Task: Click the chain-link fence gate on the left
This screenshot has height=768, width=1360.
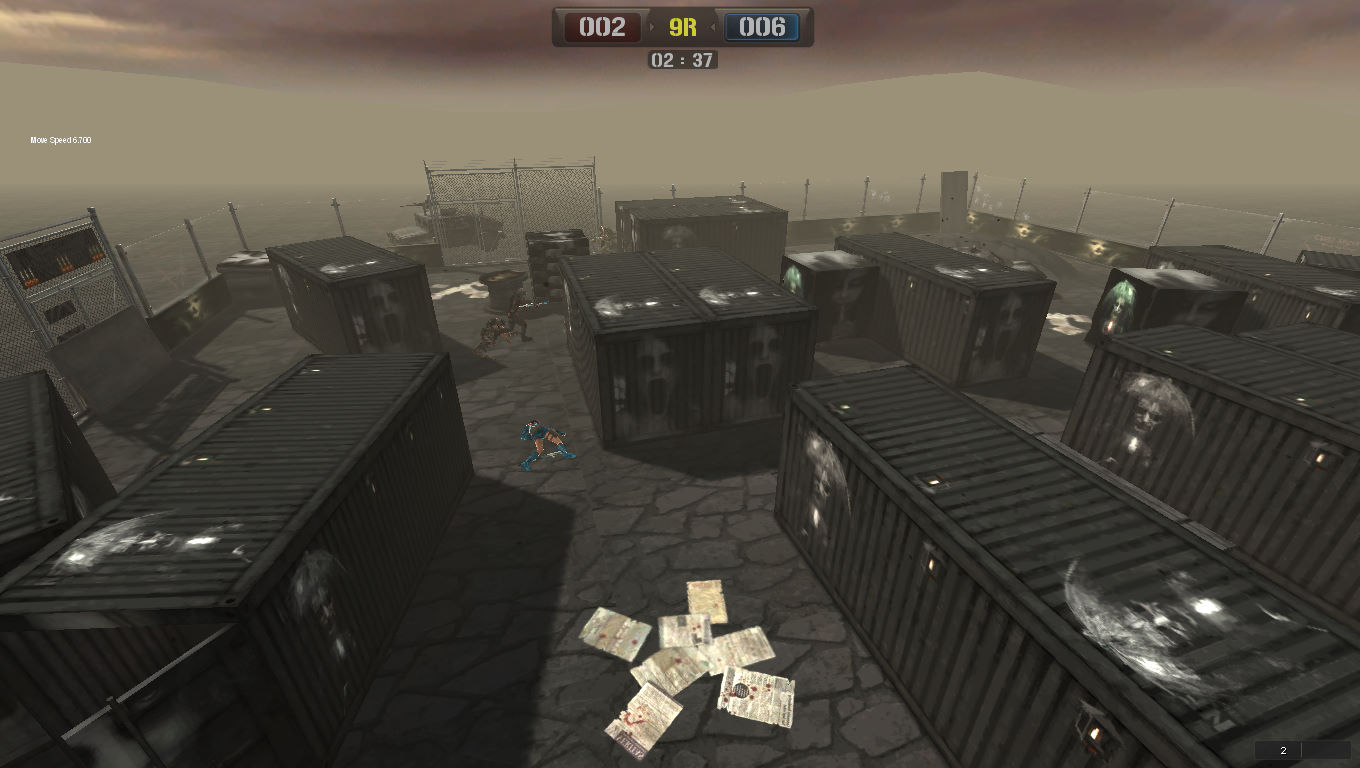Action: (x=55, y=280)
